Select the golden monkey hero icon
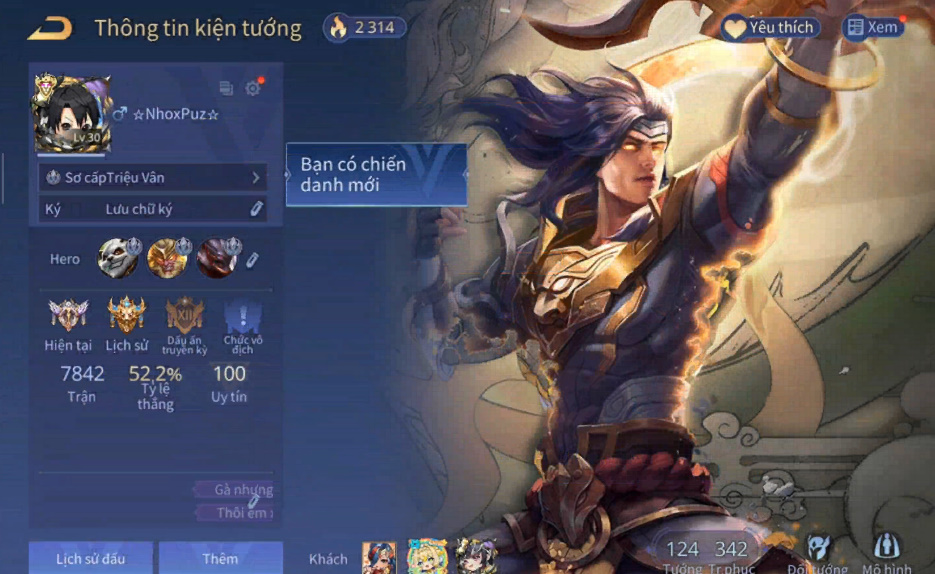 click(167, 258)
